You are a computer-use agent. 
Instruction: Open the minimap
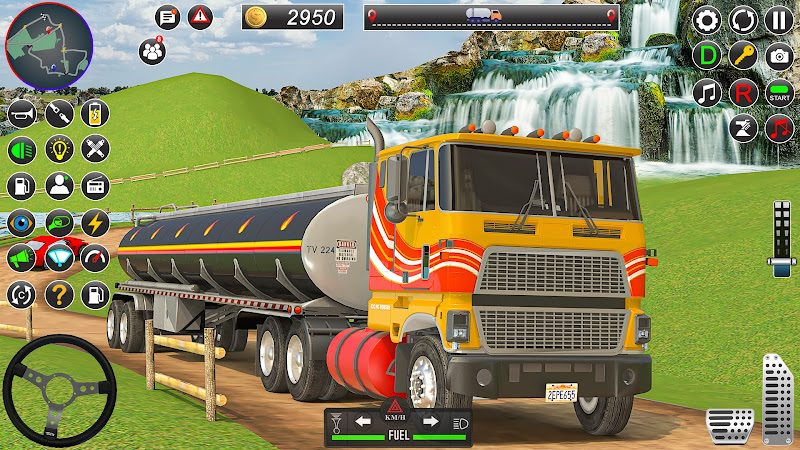49,46
